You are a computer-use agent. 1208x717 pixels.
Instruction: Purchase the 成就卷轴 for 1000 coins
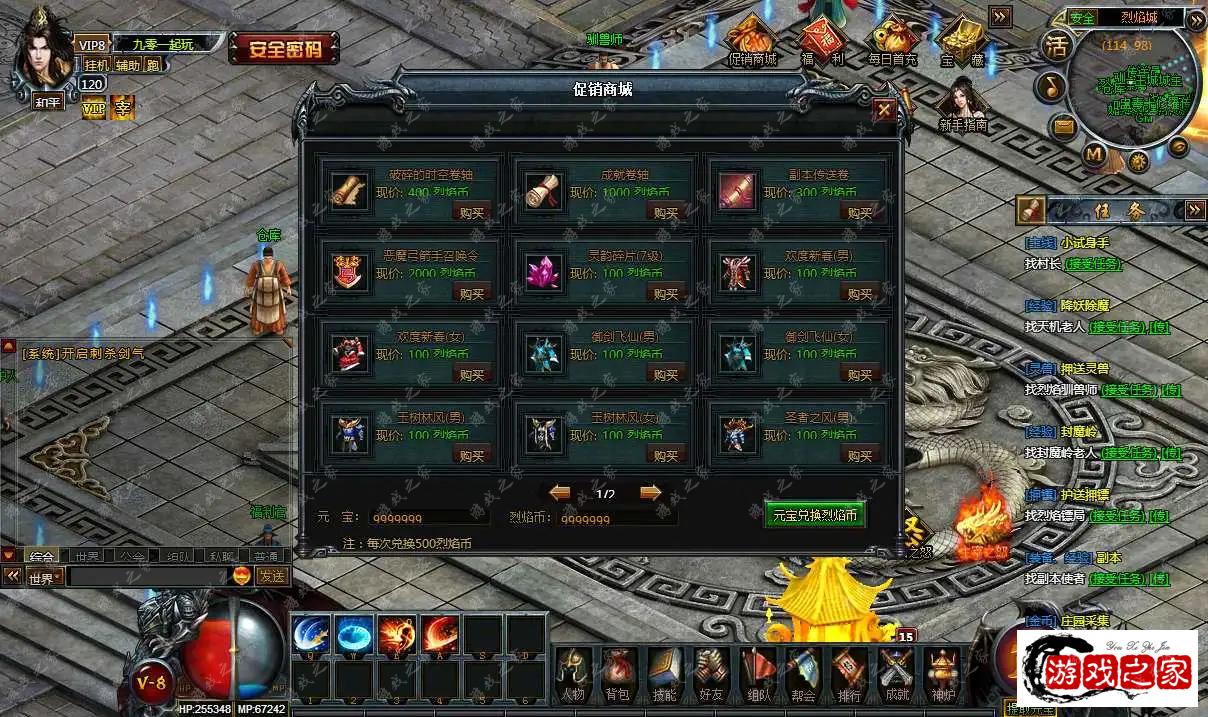(x=666, y=212)
